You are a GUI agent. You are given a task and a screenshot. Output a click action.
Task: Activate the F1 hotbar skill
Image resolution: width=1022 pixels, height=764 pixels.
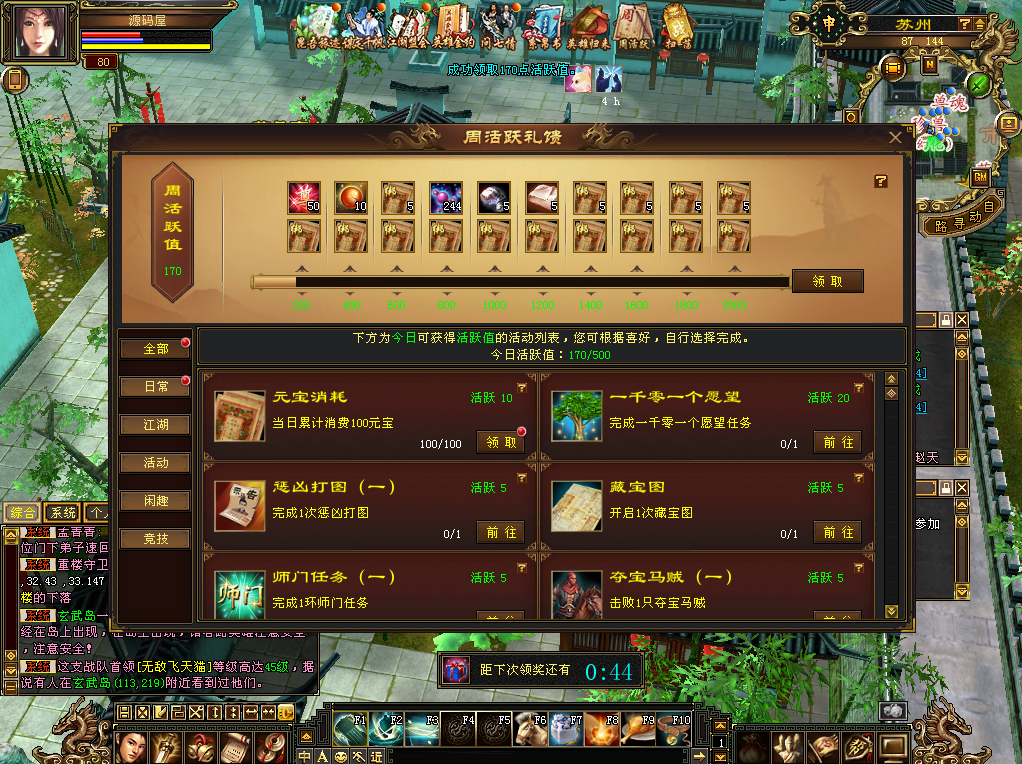click(x=350, y=729)
